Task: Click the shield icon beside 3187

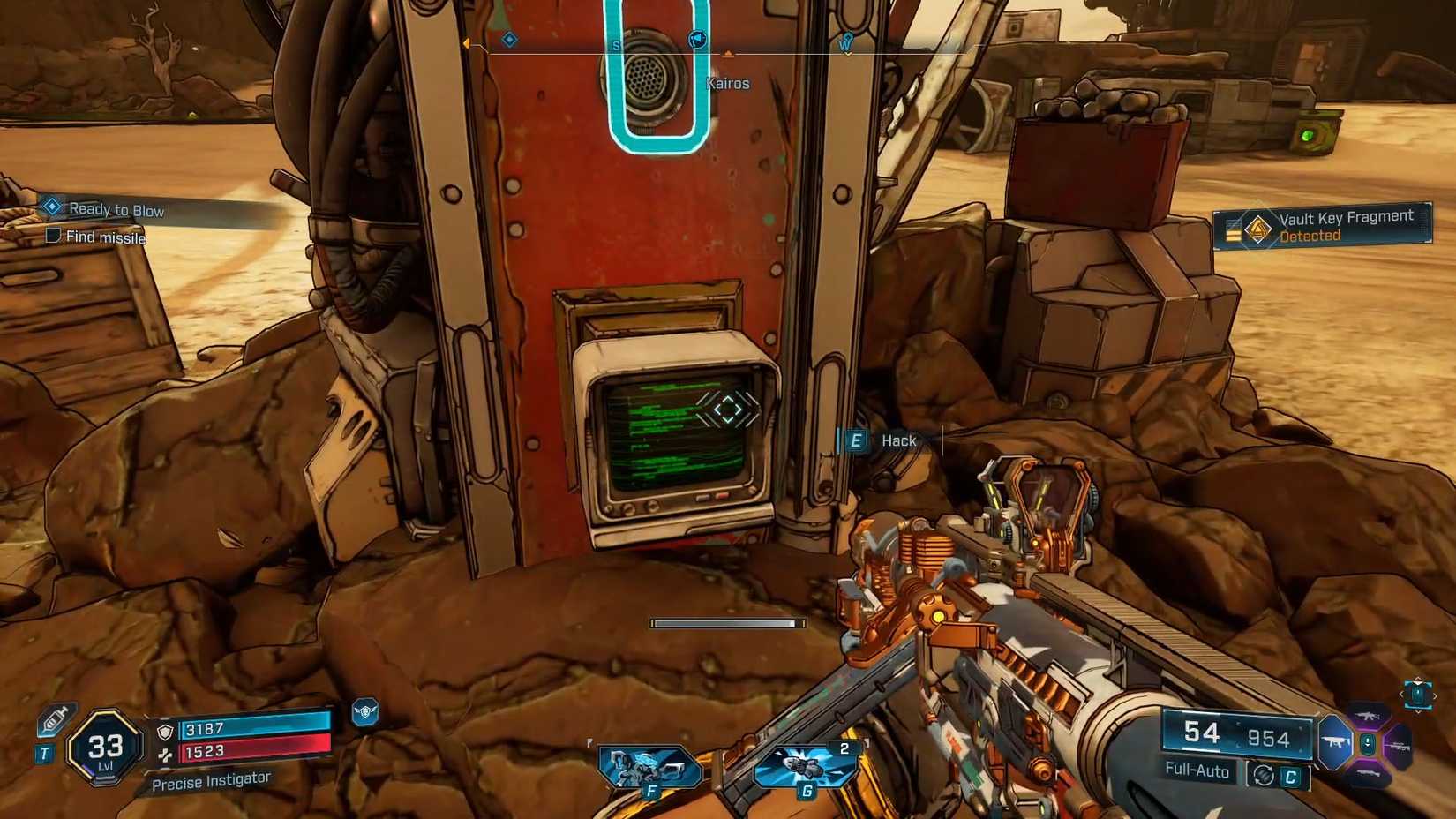Action: pyautogui.click(x=165, y=732)
